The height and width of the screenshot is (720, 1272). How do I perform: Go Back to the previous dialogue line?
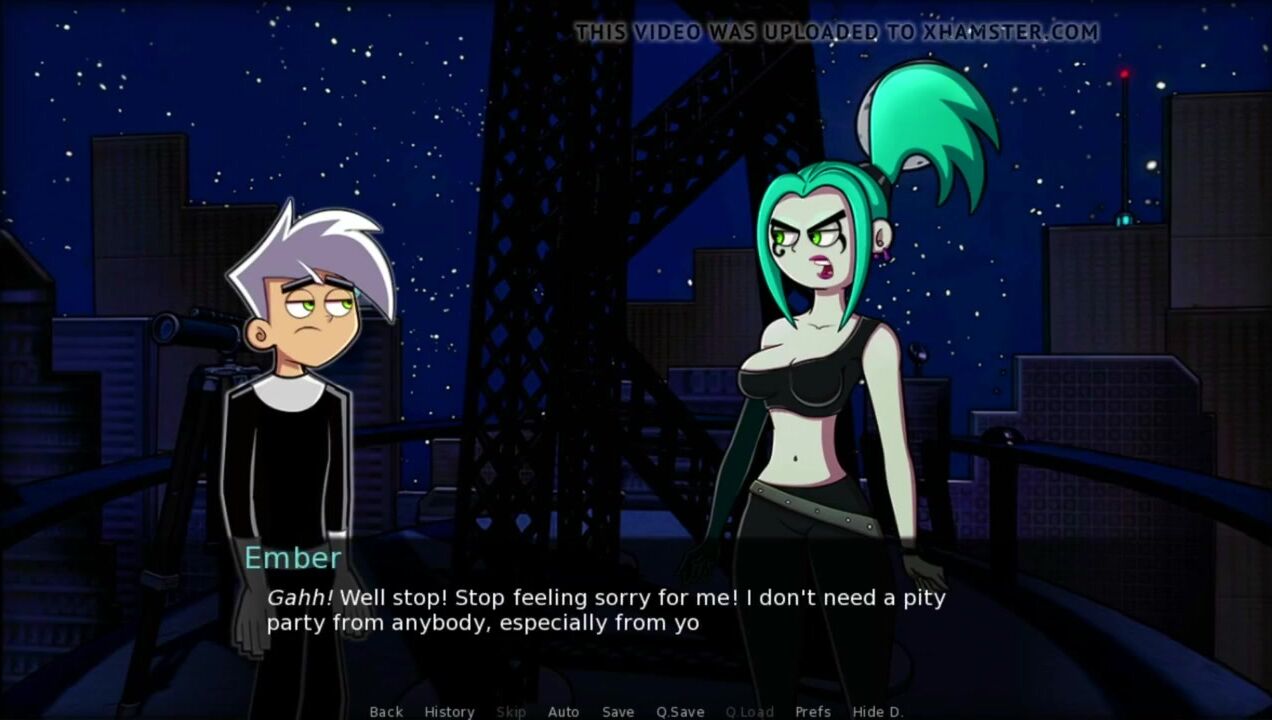tap(386, 712)
